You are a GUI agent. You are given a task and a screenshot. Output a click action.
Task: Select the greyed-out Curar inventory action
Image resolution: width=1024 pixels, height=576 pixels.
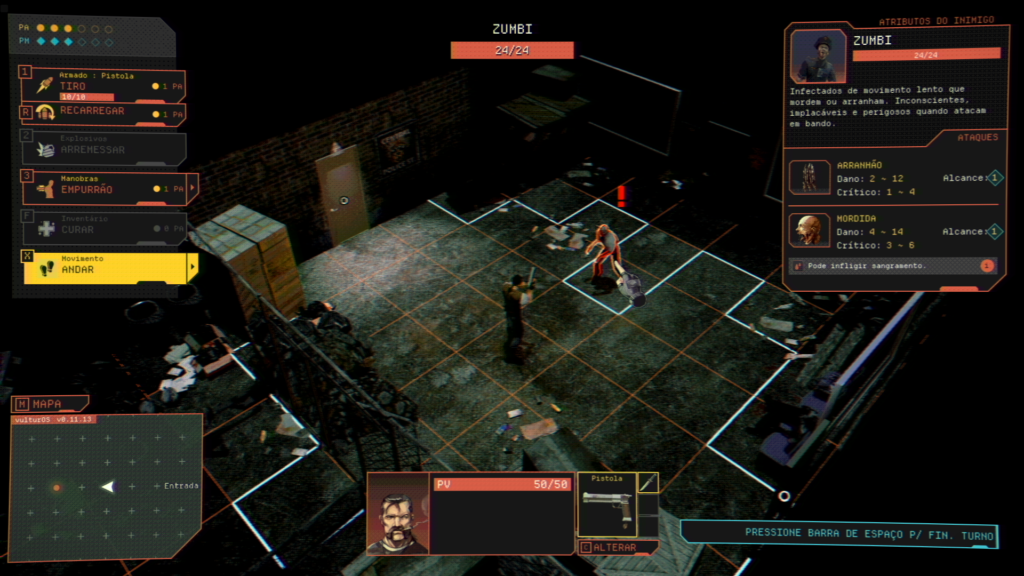tap(100, 227)
